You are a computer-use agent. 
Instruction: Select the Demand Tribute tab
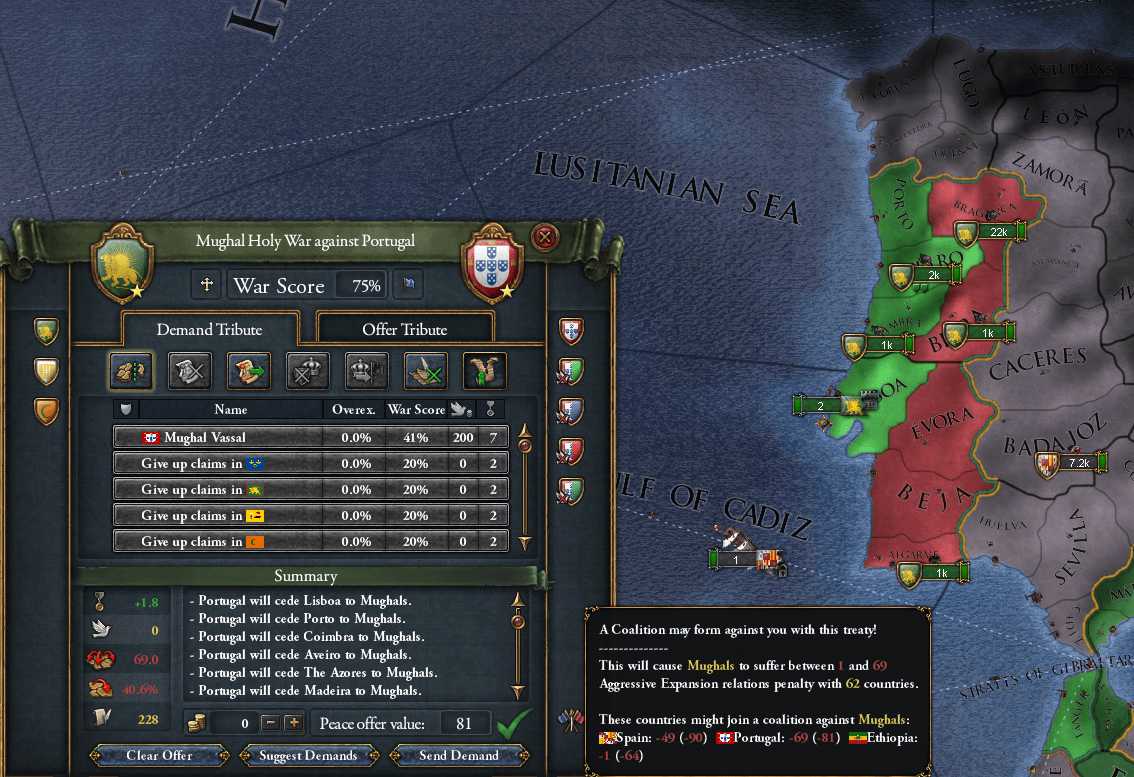pyautogui.click(x=208, y=329)
